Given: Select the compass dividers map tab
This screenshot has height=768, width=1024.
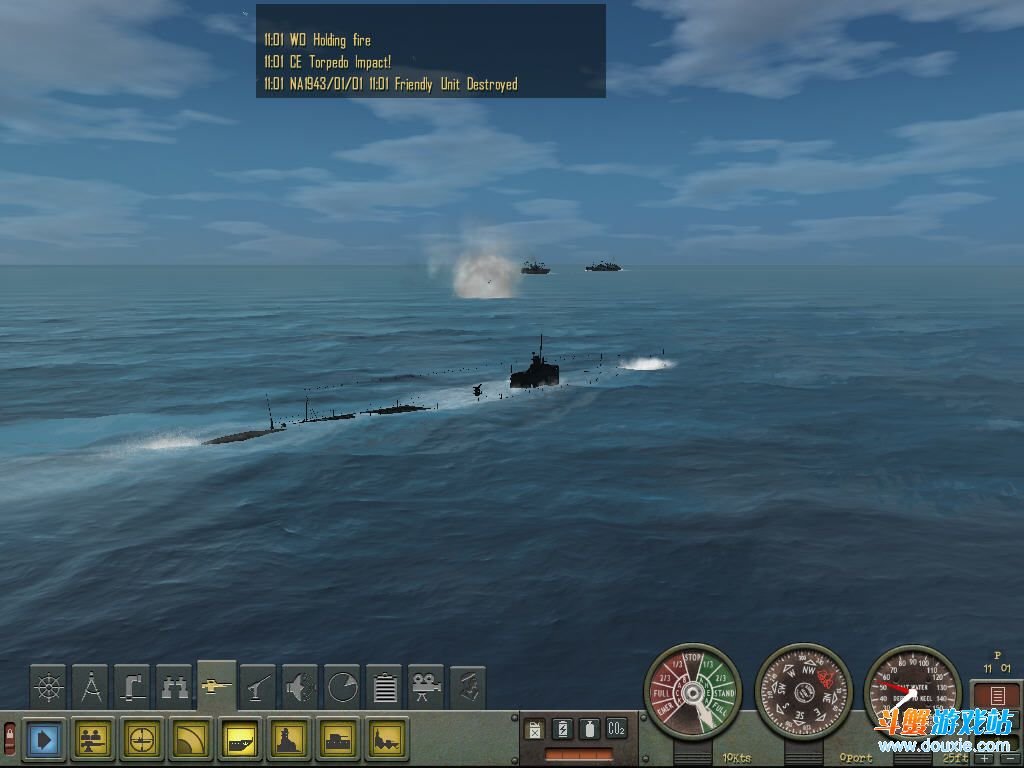Looking at the screenshot, I should tap(90, 687).
